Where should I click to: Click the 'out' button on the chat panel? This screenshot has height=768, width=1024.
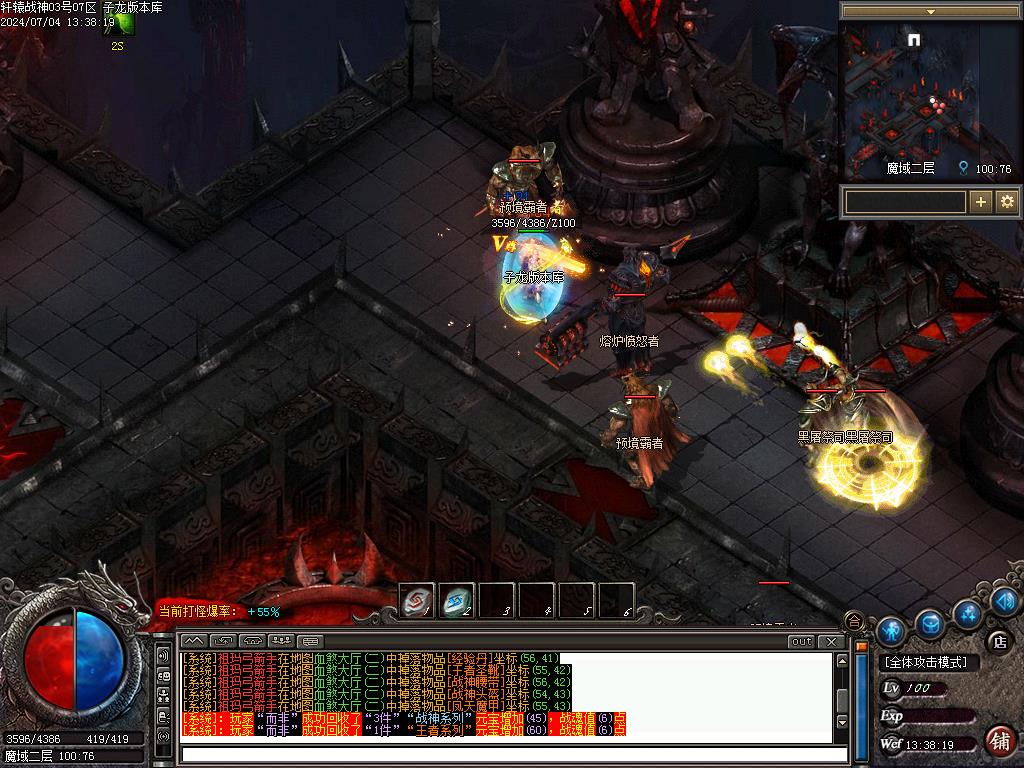point(801,641)
